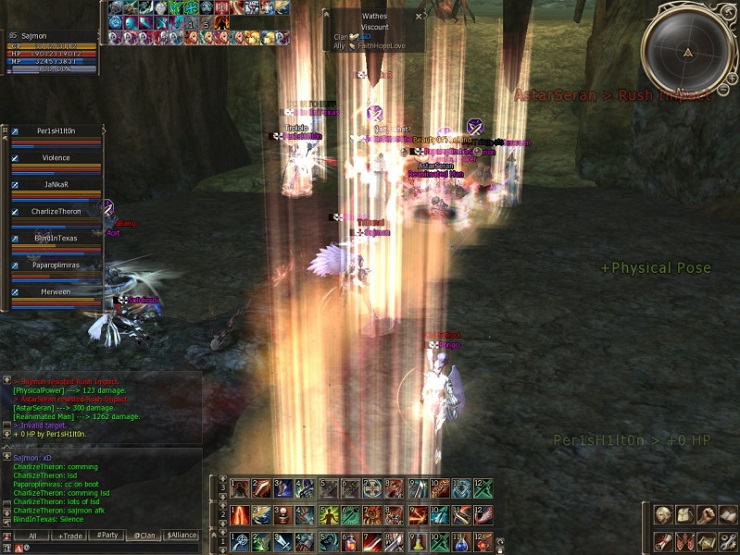Viewport: 740px width, 555px height.
Task: Click the circular radar minimap
Action: pyautogui.click(x=687, y=51)
